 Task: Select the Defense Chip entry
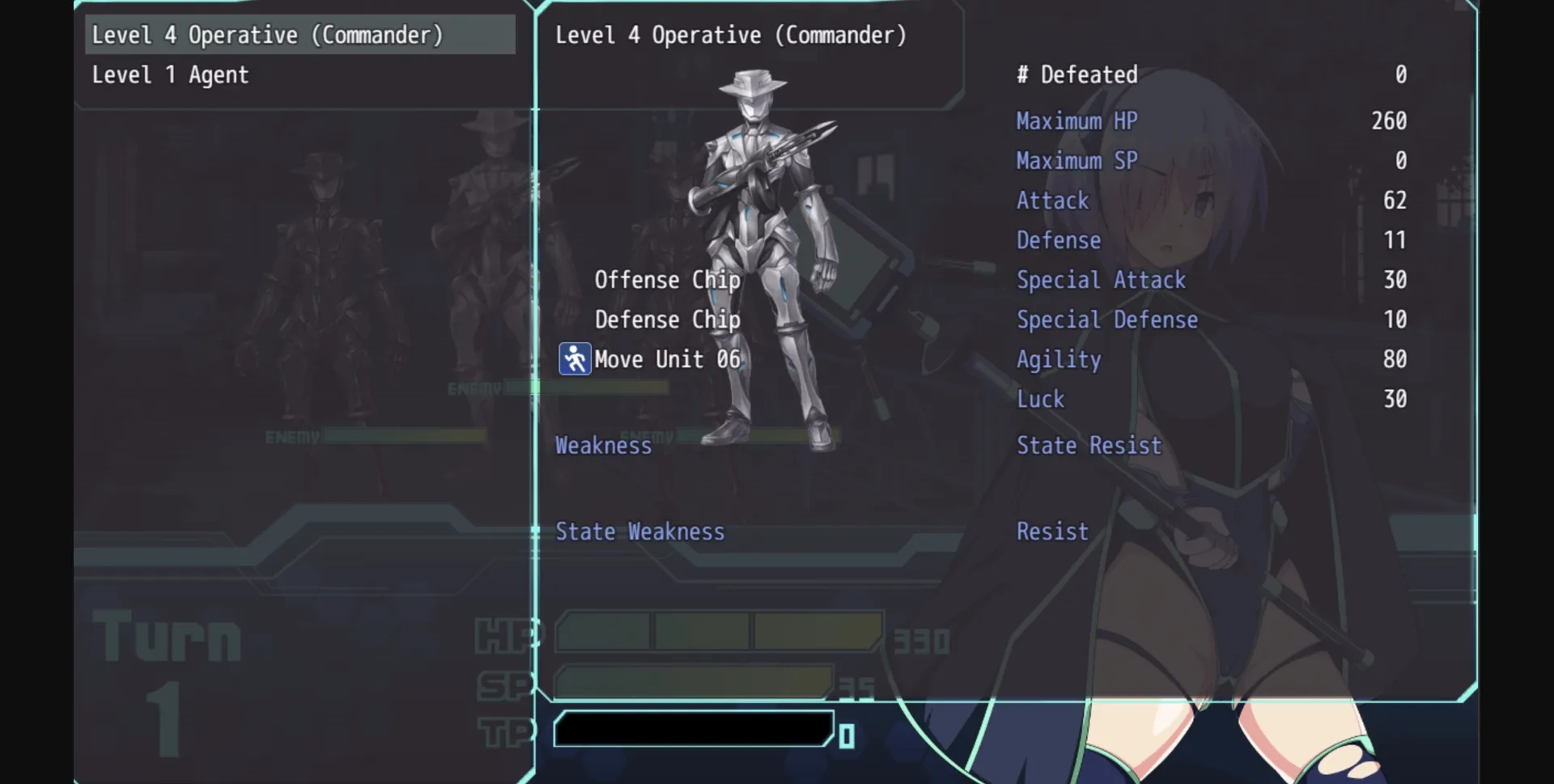[667, 320]
